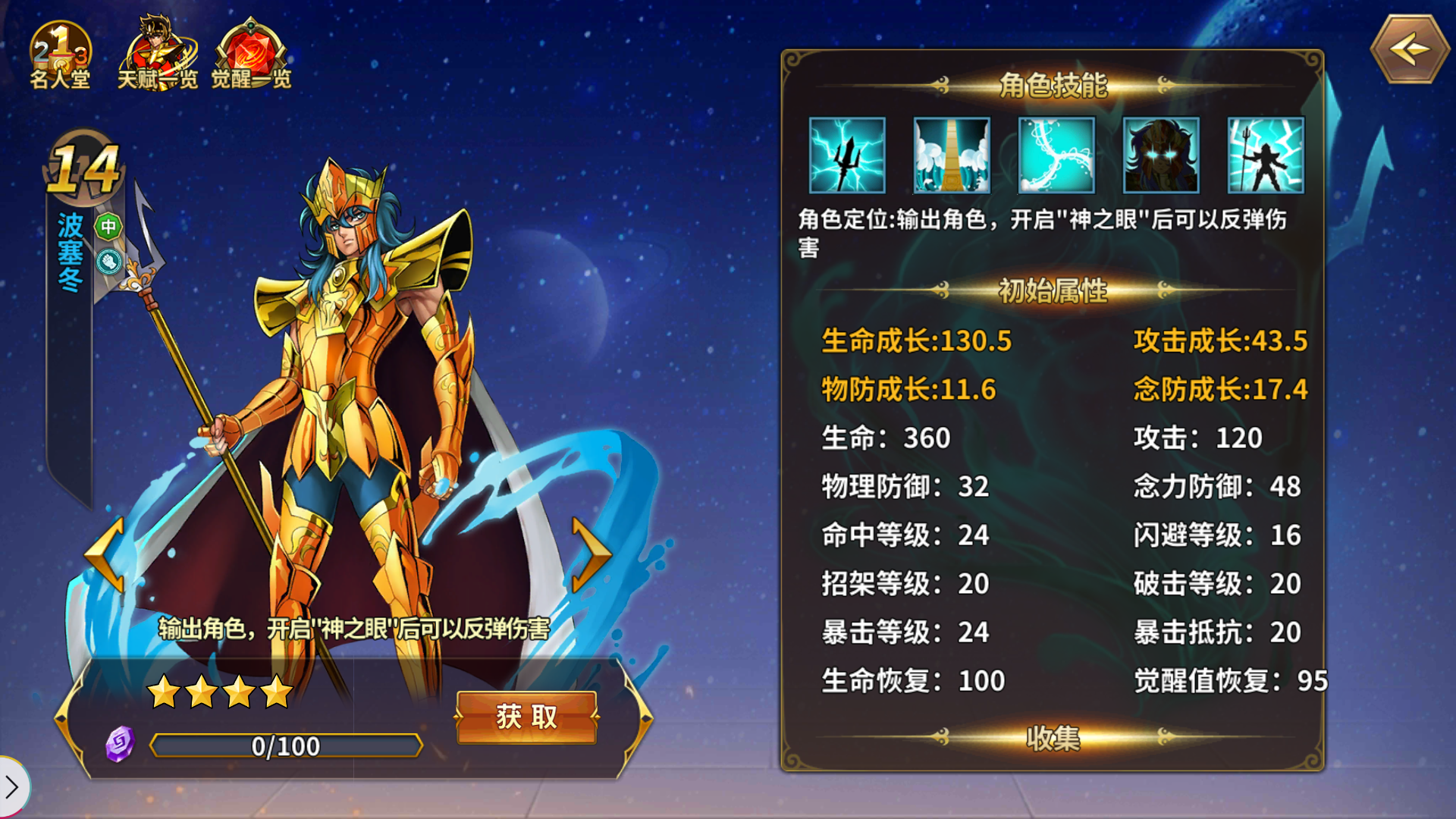View the pillar wave second skill icon
Image resolution: width=1456 pixels, height=819 pixels.
(952, 155)
